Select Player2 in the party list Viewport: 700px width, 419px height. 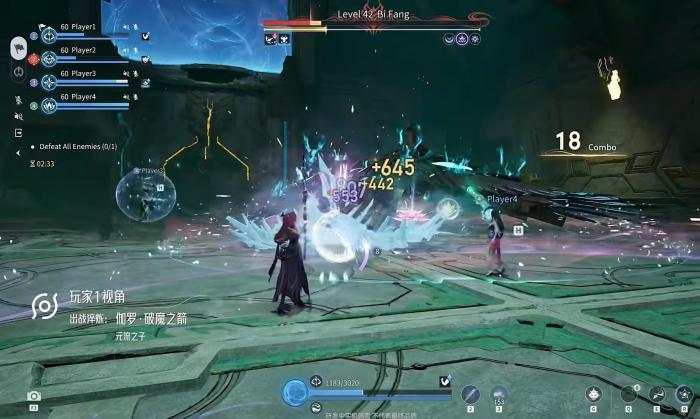[x=78, y=50]
